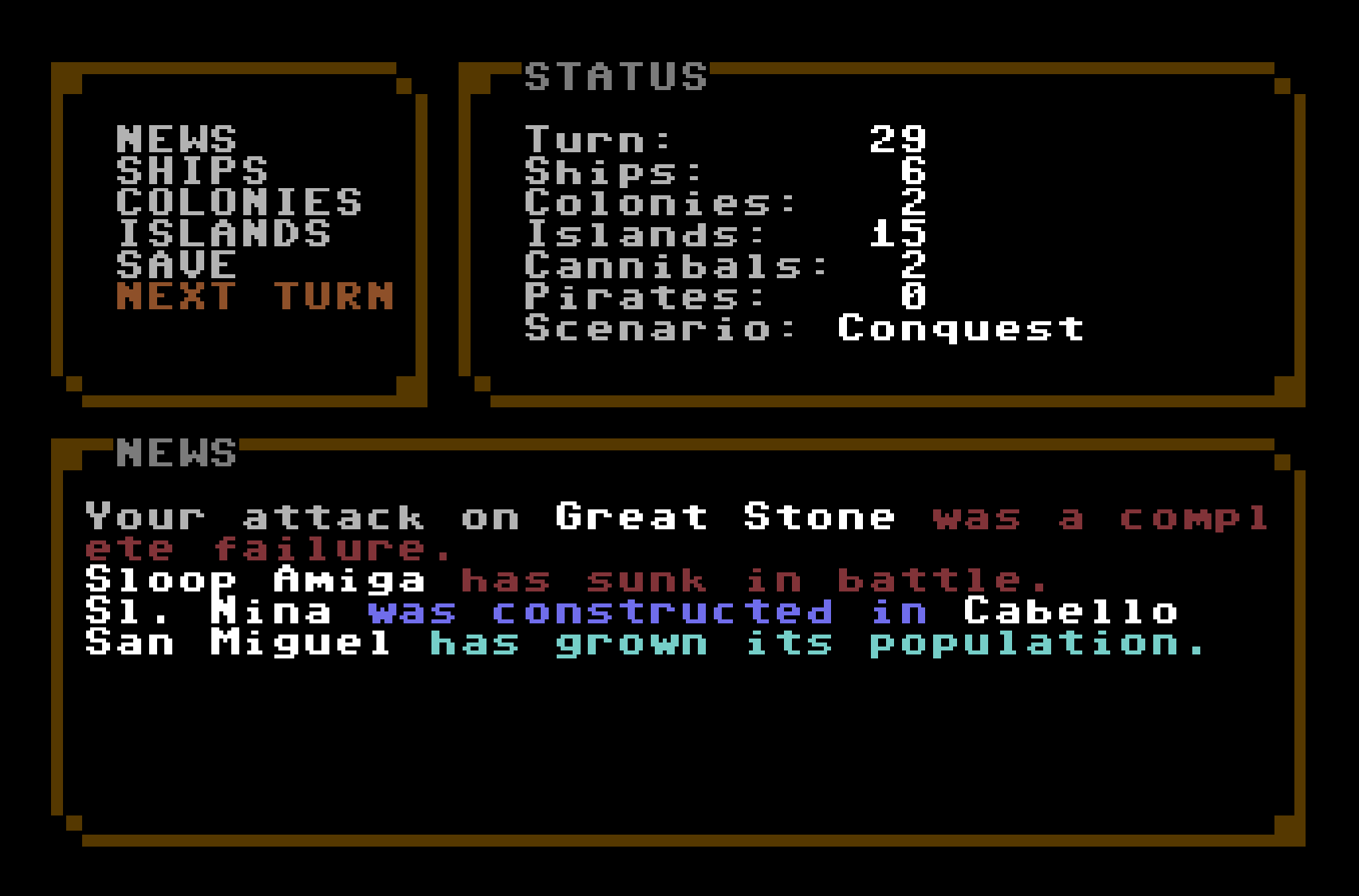Image resolution: width=1359 pixels, height=896 pixels.
Task: Select NEWS from the menu panel
Action: click(175, 137)
